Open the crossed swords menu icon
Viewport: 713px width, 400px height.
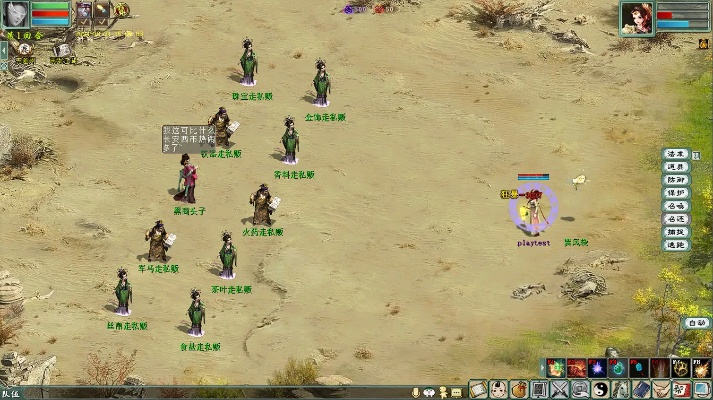(x=559, y=389)
